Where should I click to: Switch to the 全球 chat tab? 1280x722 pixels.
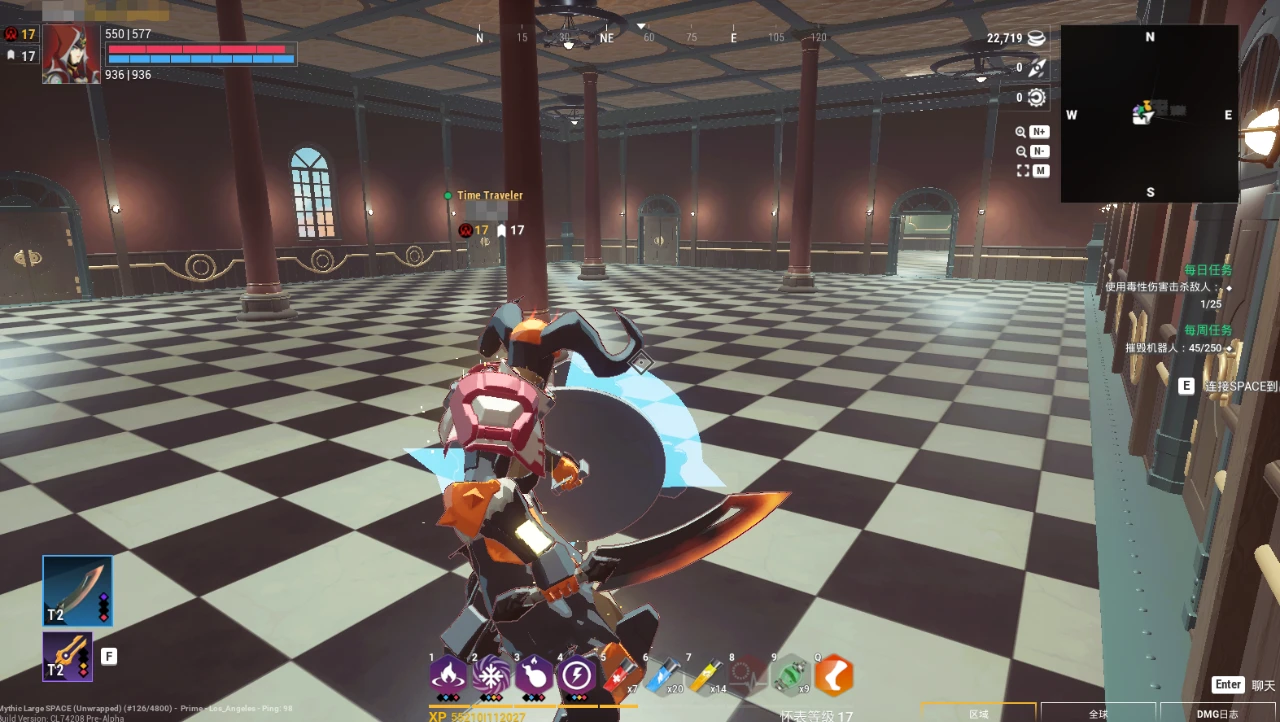[x=1098, y=713]
